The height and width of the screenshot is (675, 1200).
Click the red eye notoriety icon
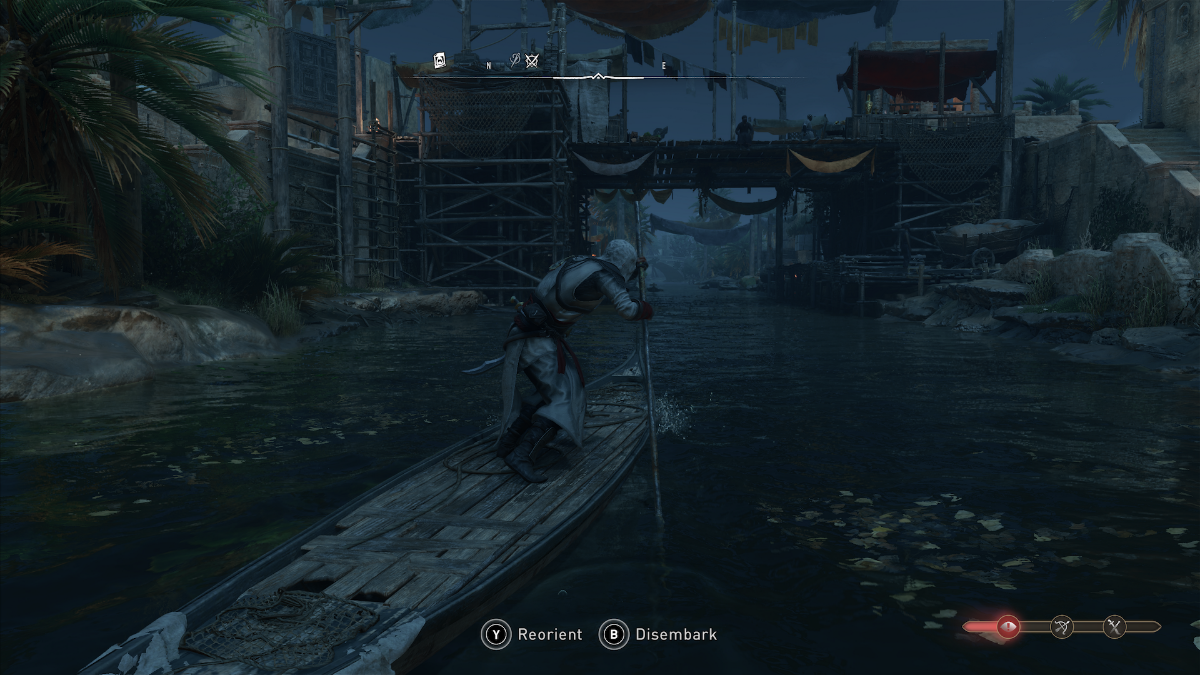point(1007,628)
